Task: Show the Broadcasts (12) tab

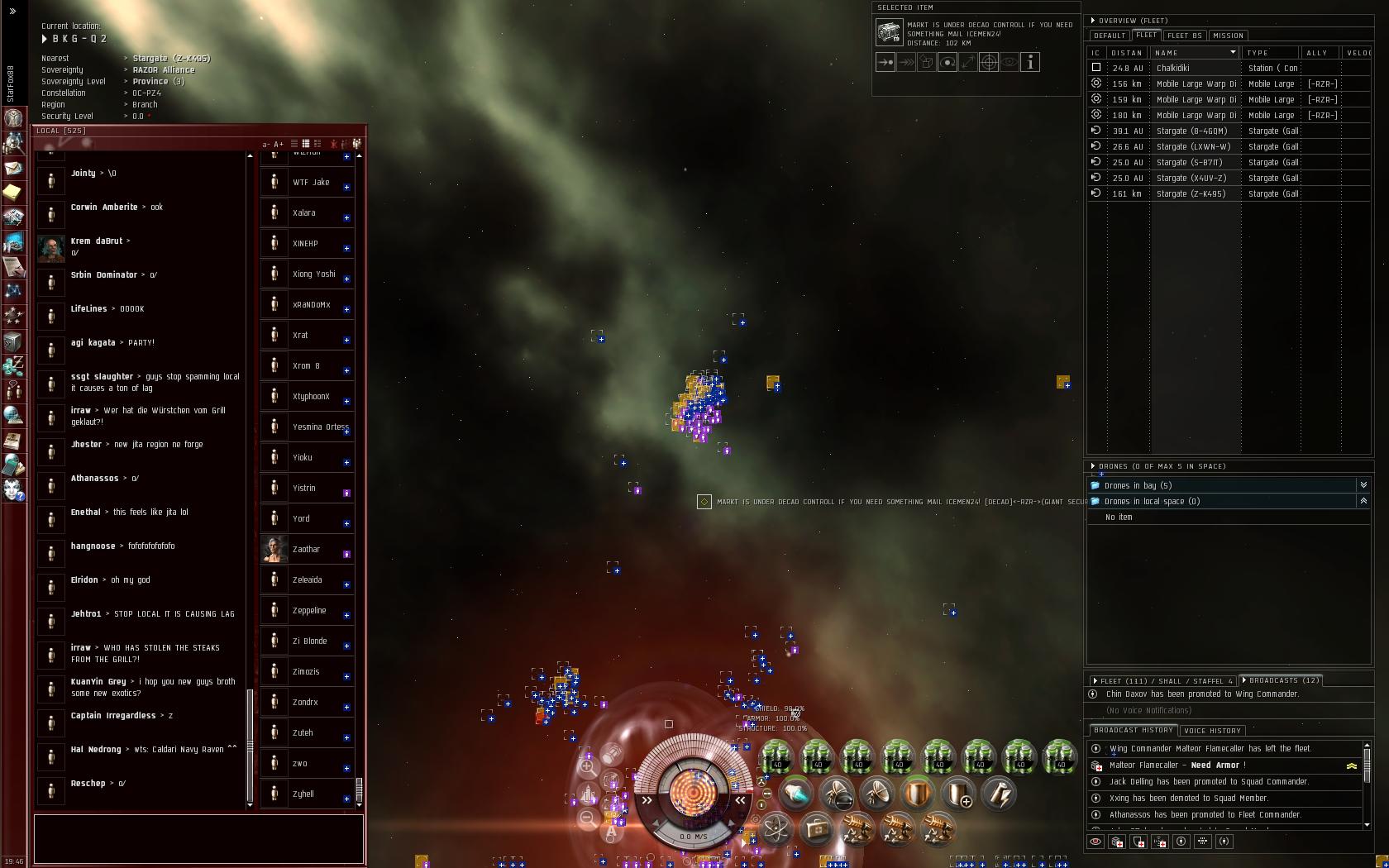Action: [1283, 680]
